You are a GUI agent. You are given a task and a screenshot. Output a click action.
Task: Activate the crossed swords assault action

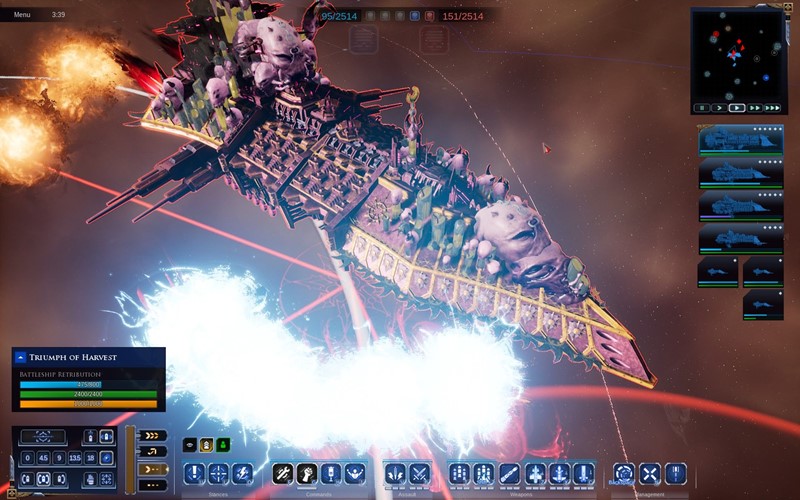(x=419, y=473)
